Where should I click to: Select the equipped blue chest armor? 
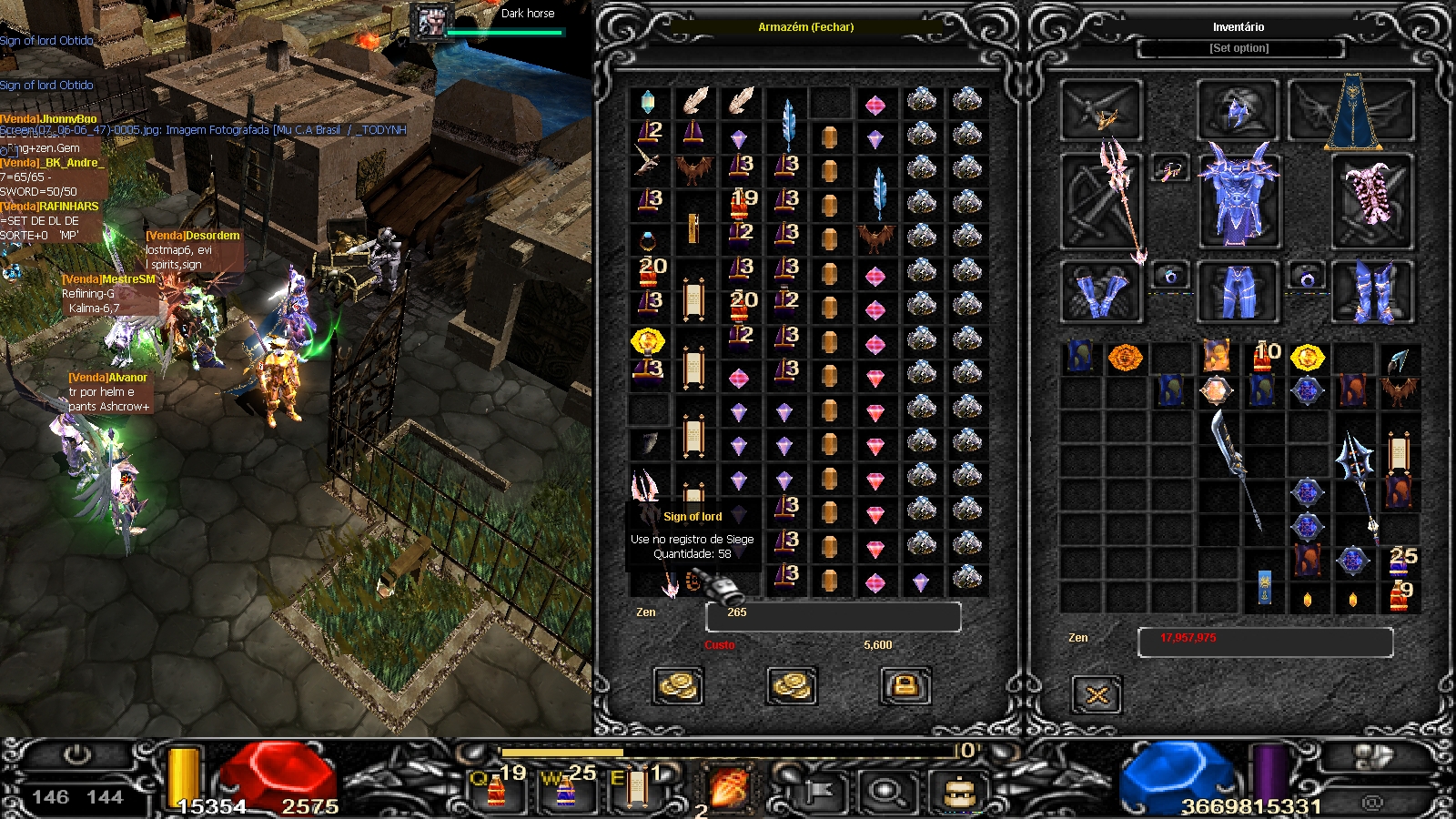tap(1239, 196)
